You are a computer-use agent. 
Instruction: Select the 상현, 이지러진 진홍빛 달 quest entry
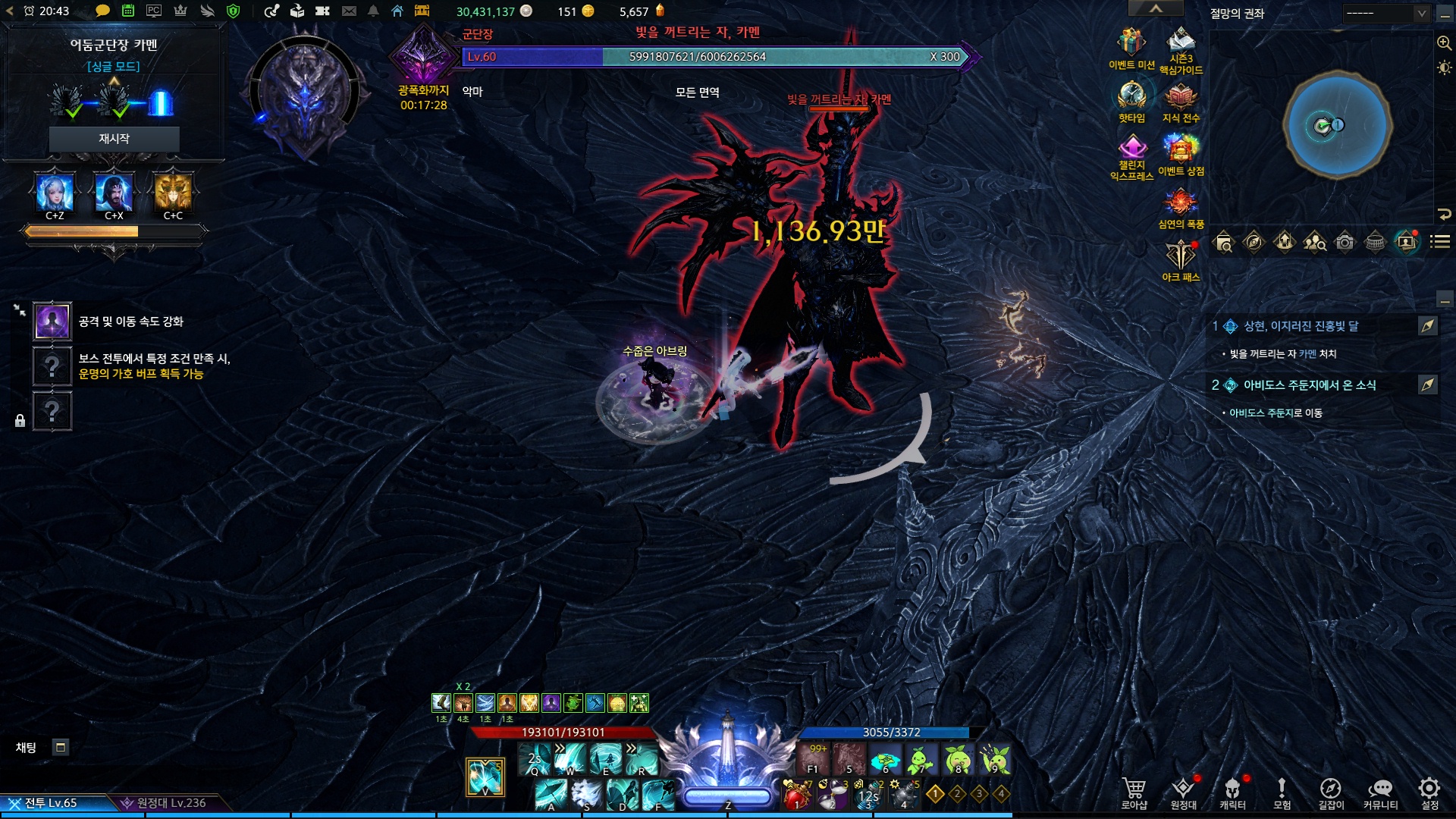tap(1301, 326)
